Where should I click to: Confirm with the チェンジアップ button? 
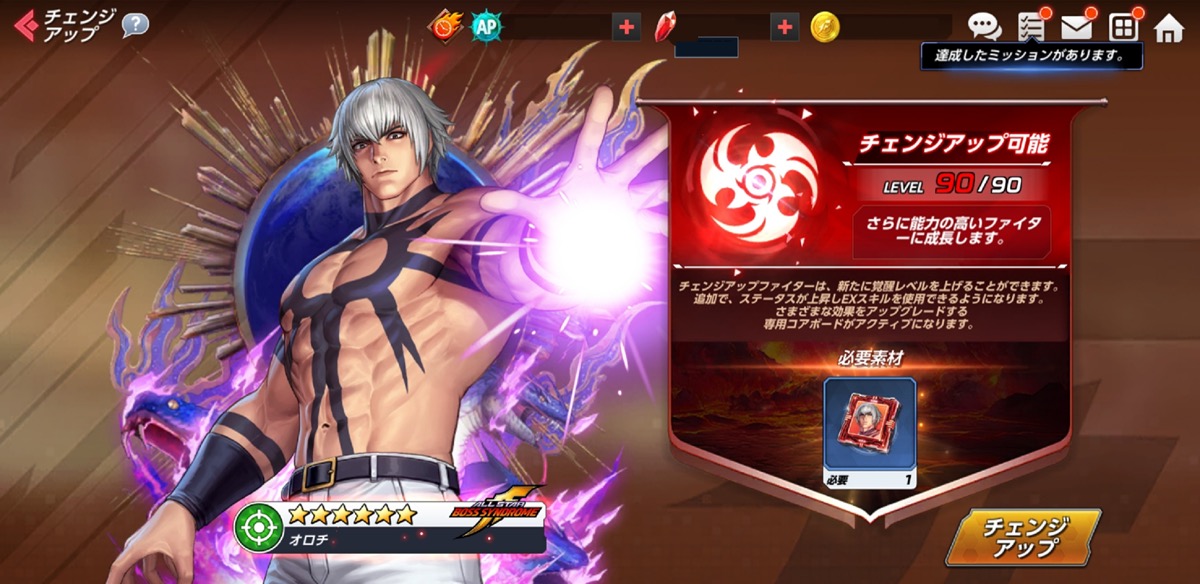click(x=1022, y=538)
